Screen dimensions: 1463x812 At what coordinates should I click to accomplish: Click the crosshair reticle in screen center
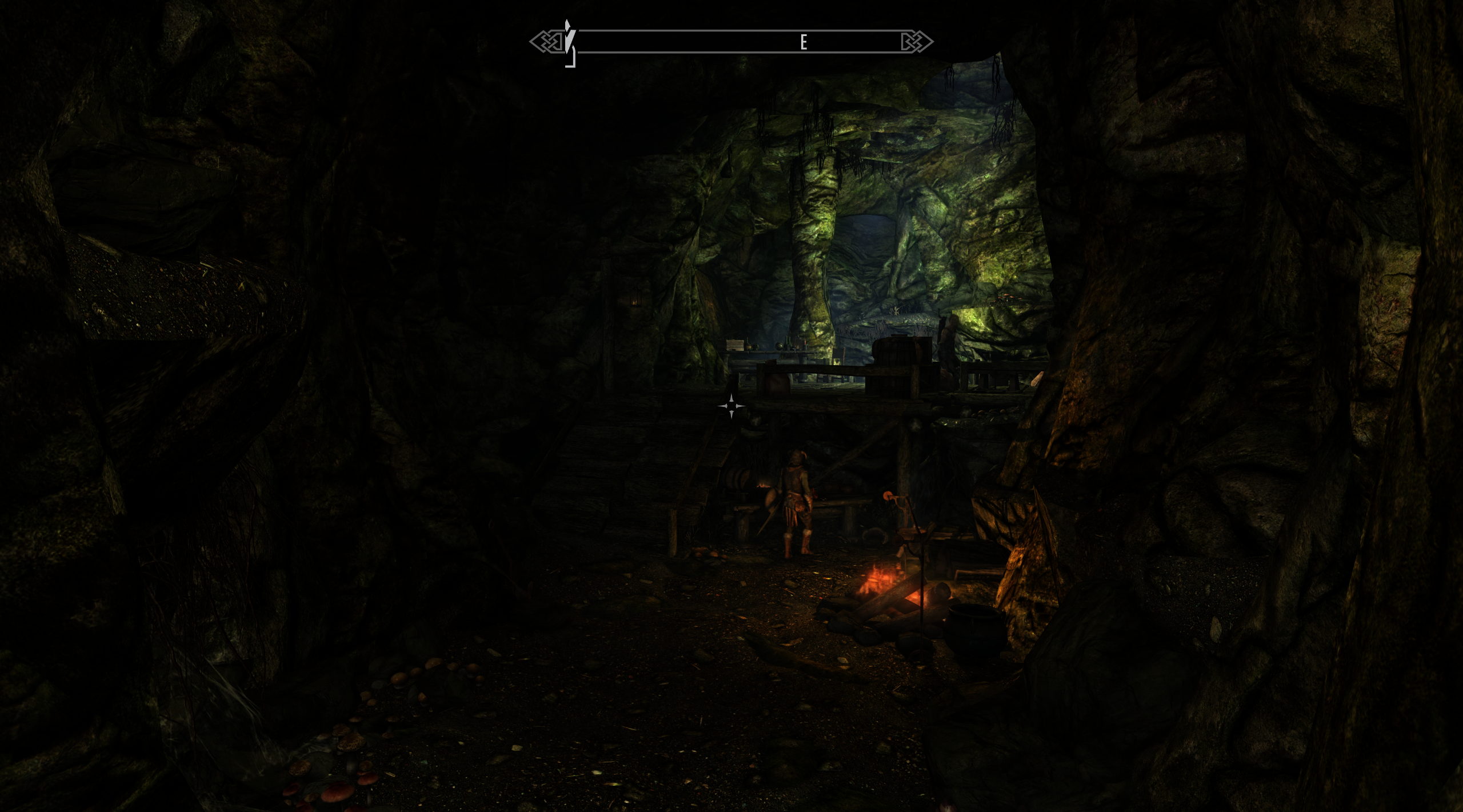coord(731,406)
